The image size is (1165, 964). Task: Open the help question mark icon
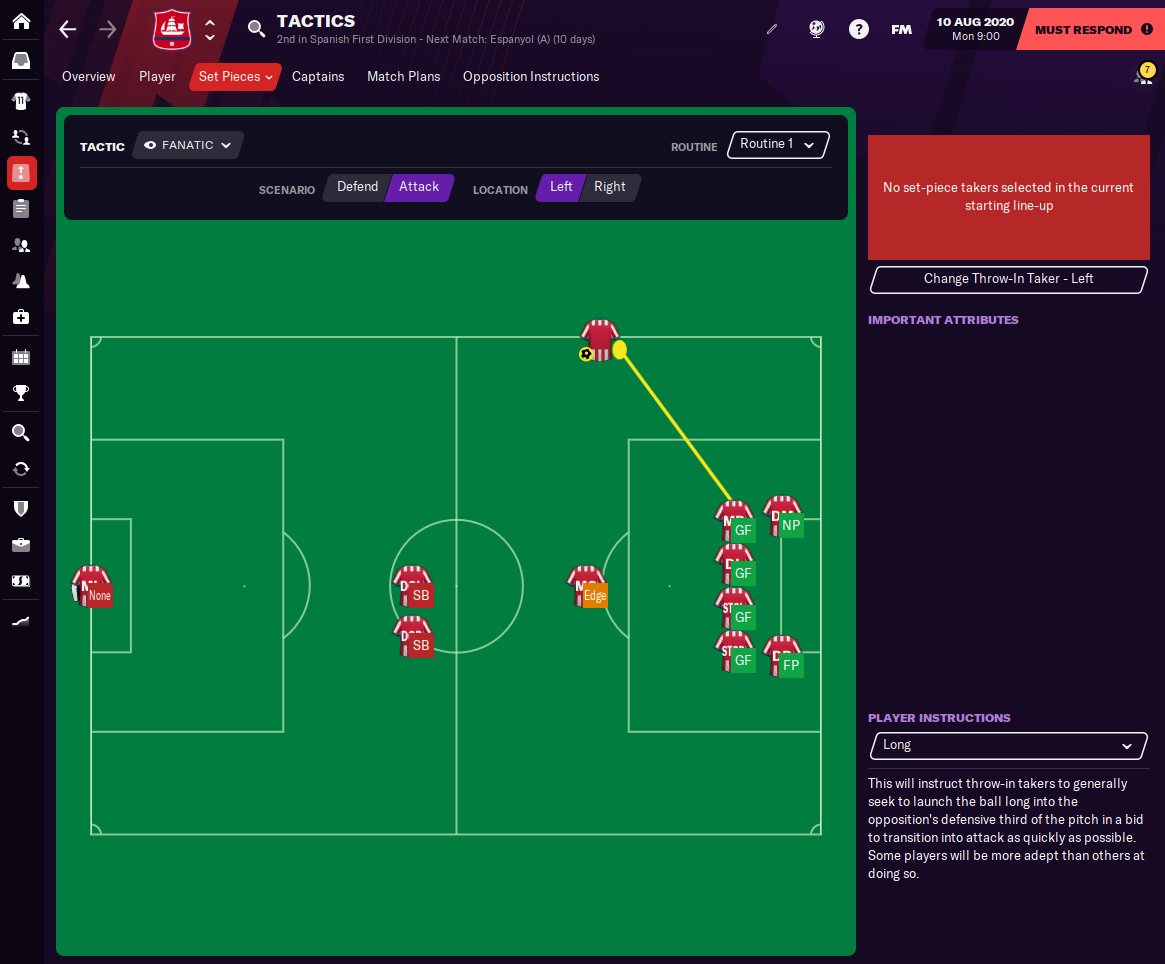(858, 29)
